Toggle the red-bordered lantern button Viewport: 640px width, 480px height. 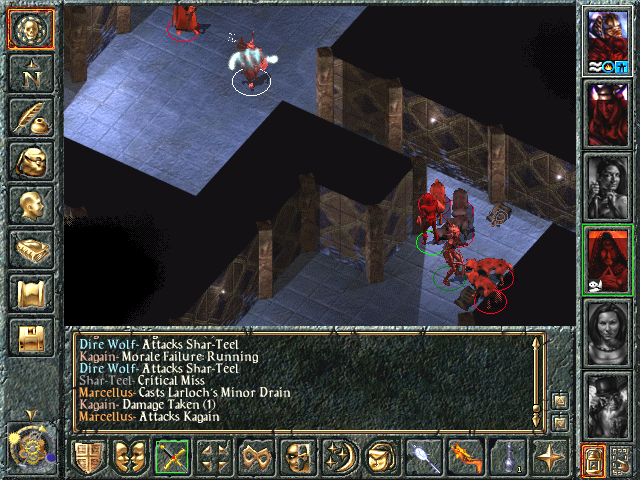(x=593, y=461)
